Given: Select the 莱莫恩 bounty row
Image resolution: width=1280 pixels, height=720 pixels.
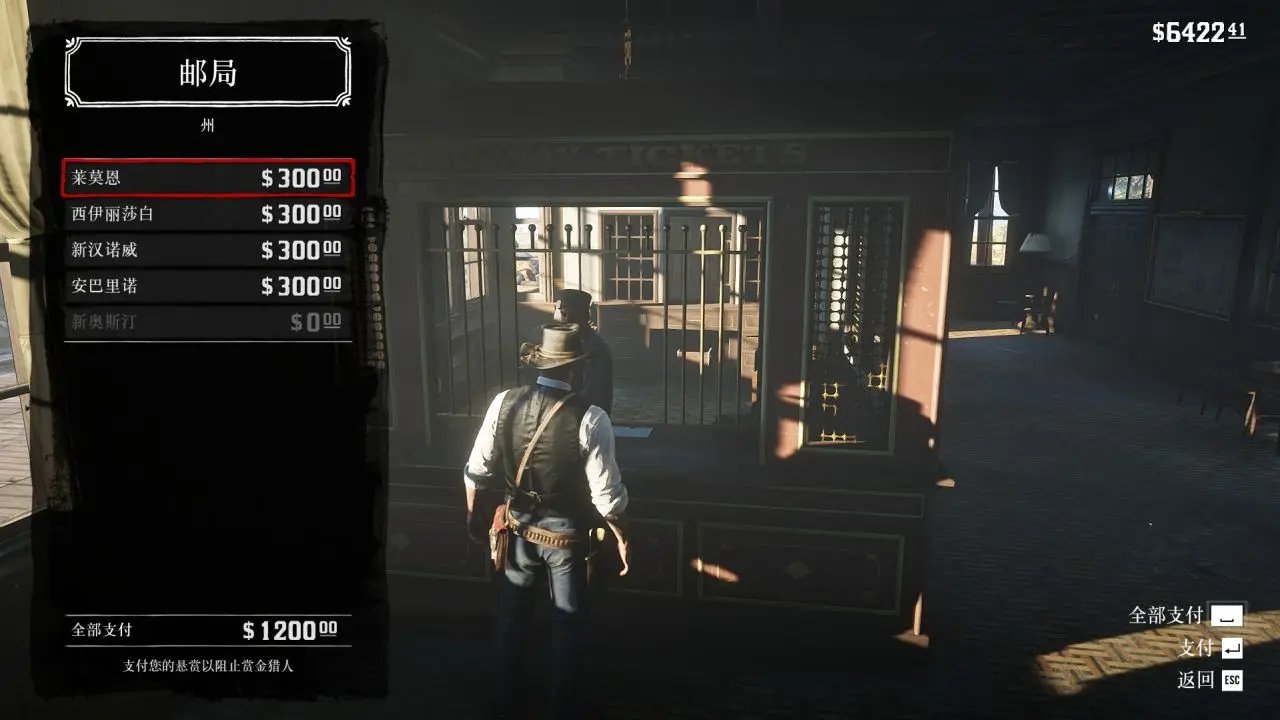Looking at the screenshot, I should pyautogui.click(x=208, y=178).
